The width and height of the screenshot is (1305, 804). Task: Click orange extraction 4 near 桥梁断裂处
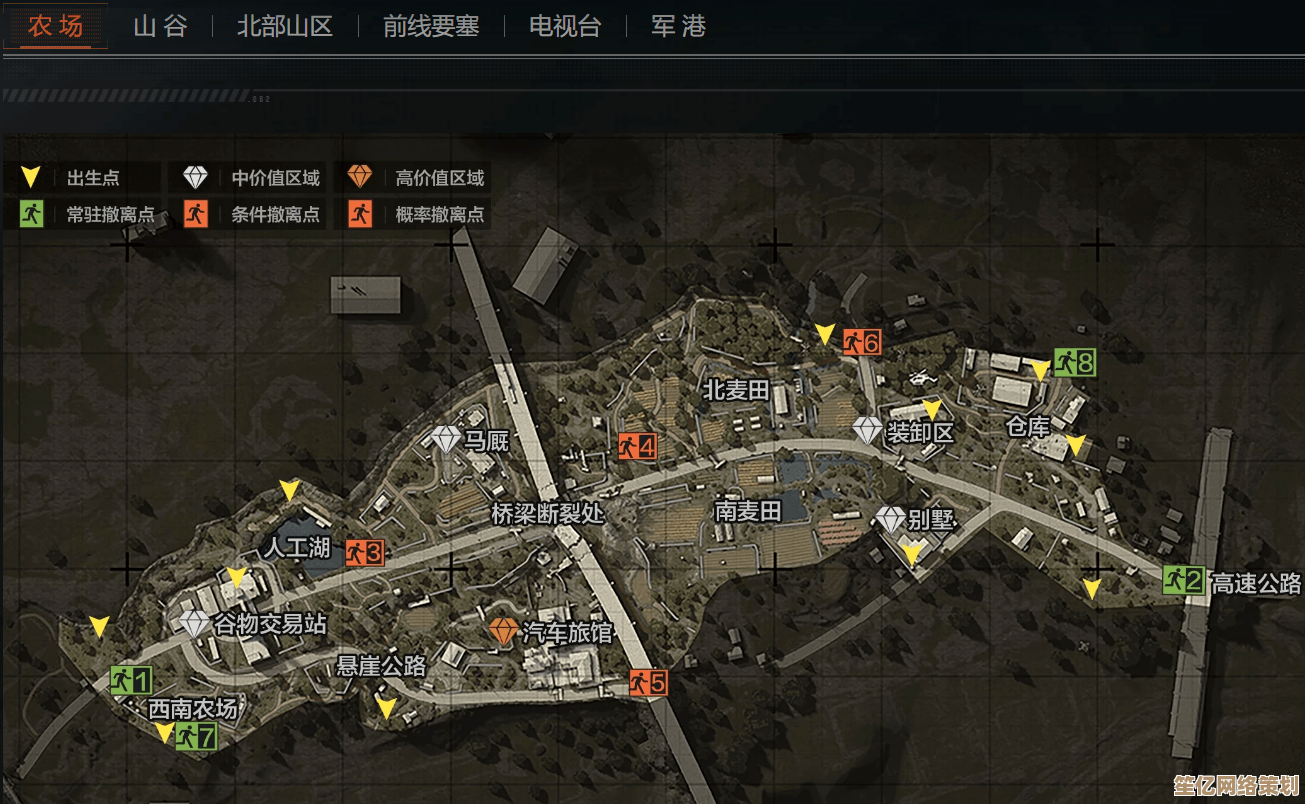636,448
